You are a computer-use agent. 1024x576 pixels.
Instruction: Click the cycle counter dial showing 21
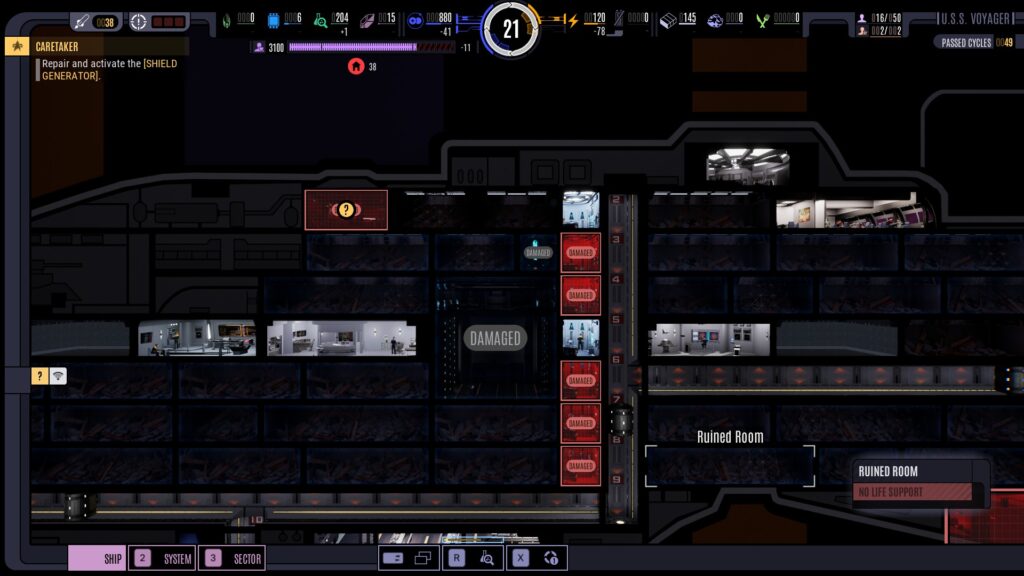click(511, 29)
